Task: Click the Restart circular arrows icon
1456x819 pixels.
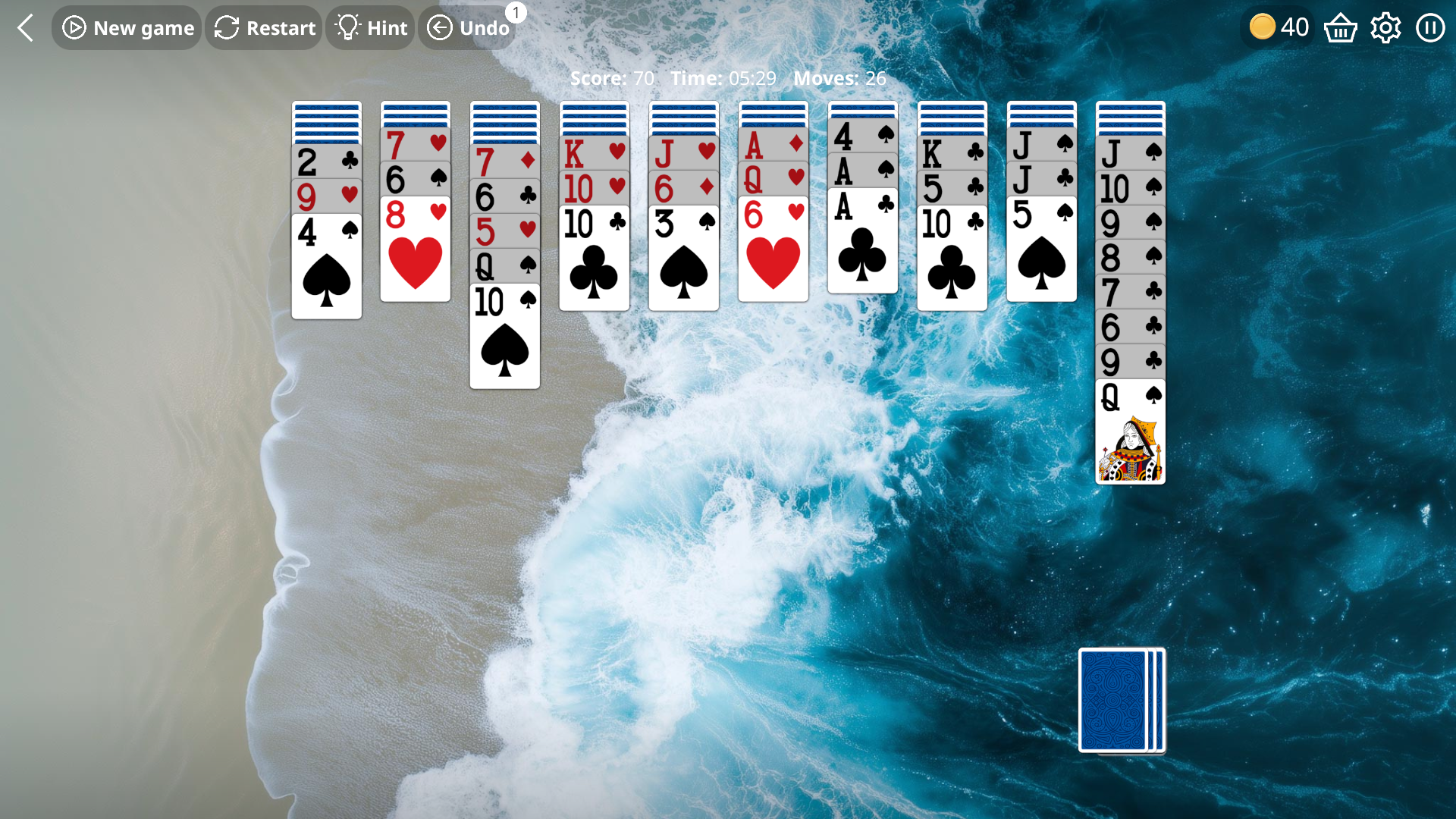Action: pyautogui.click(x=226, y=27)
